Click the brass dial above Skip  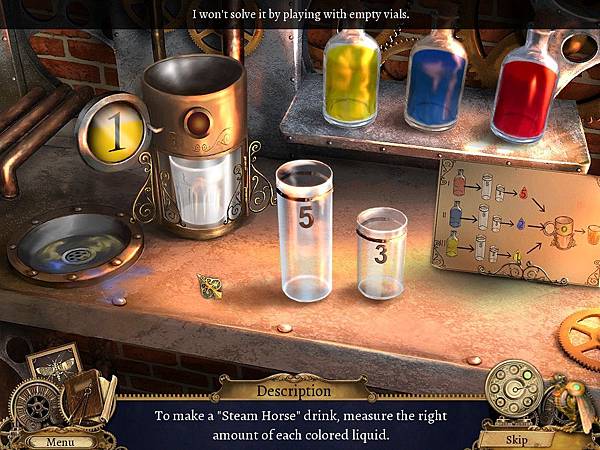tap(514, 388)
